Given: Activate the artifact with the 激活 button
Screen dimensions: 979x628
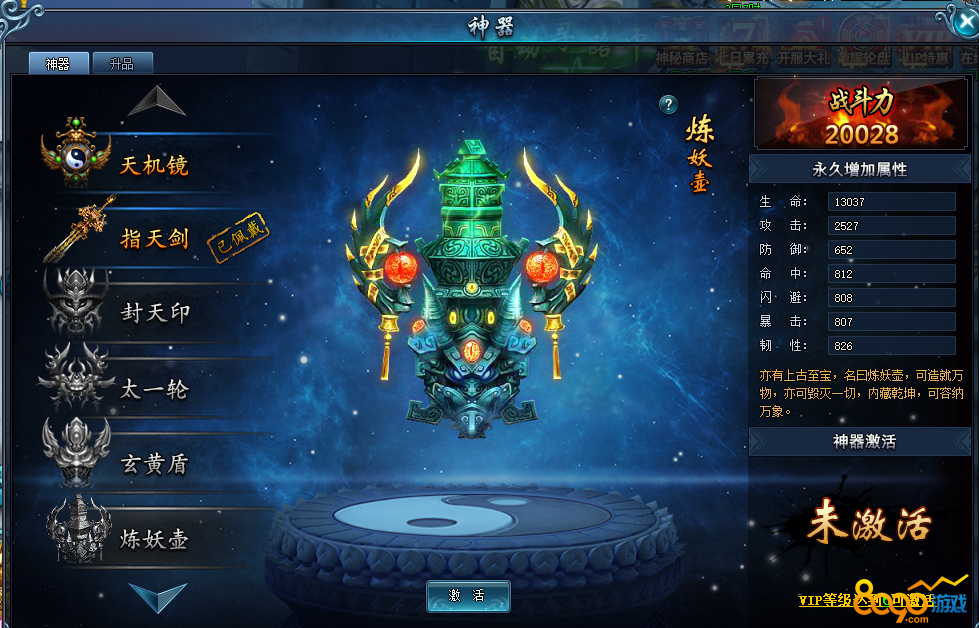Looking at the screenshot, I should (468, 596).
